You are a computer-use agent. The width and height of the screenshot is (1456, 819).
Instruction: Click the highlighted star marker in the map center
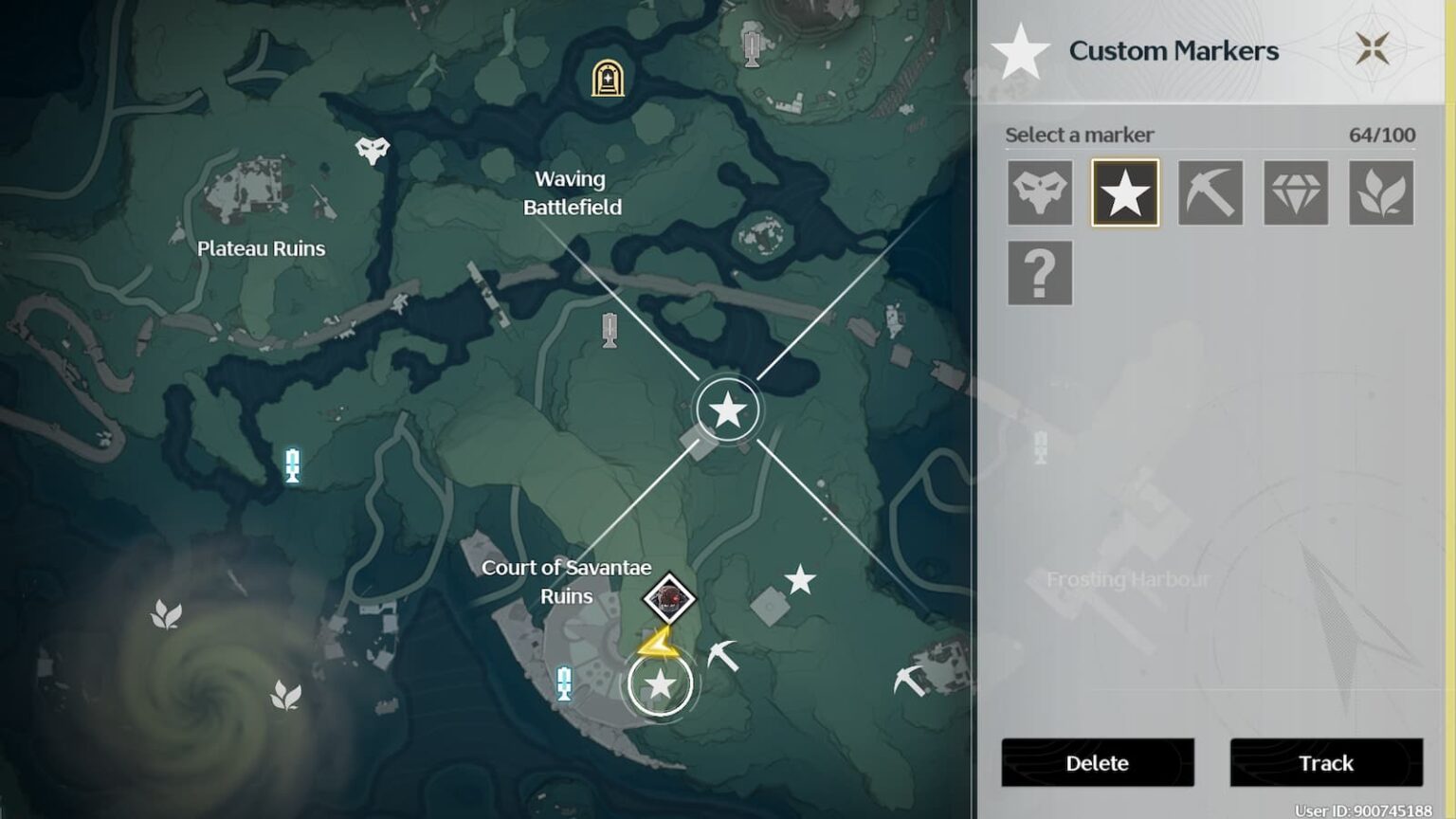coord(726,409)
